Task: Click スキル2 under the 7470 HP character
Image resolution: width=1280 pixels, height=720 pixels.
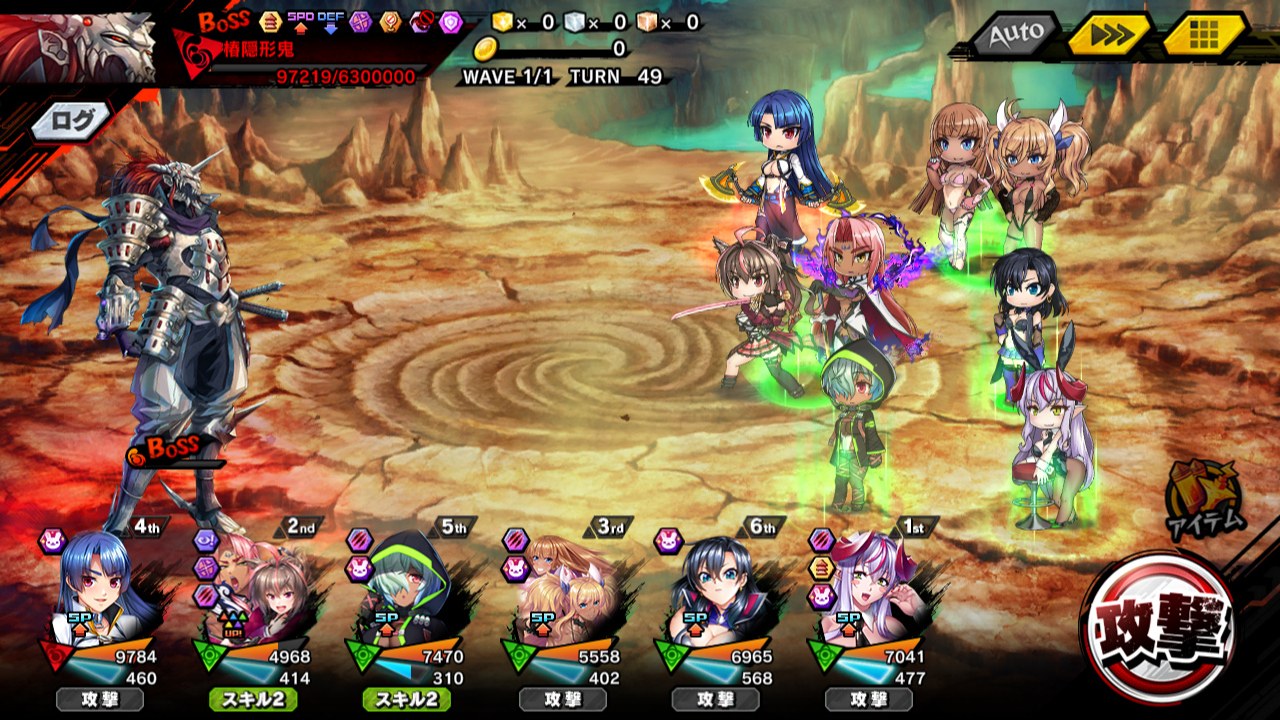Action: tap(407, 700)
